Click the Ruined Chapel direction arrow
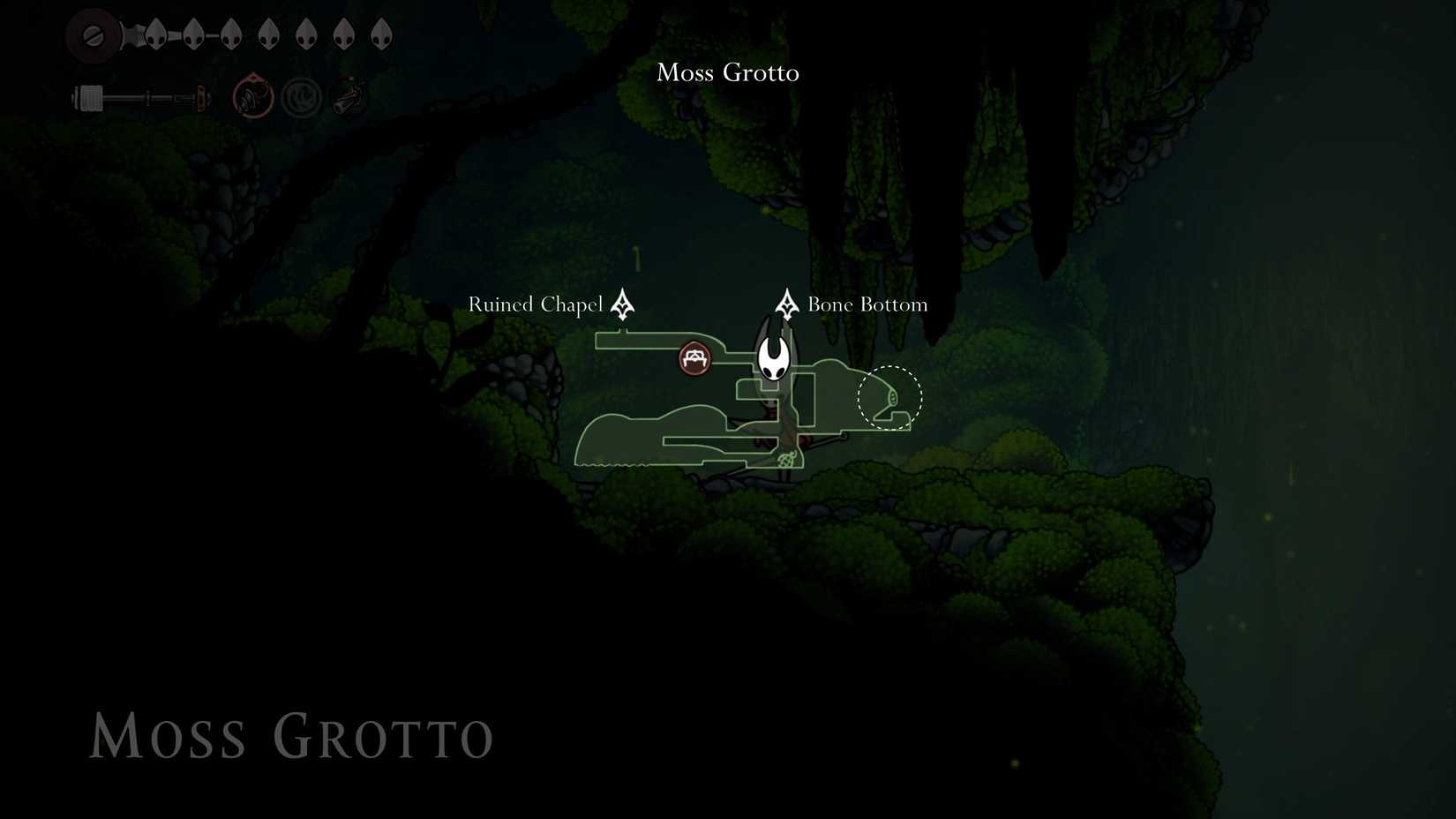The width and height of the screenshot is (1456, 819). tap(621, 304)
